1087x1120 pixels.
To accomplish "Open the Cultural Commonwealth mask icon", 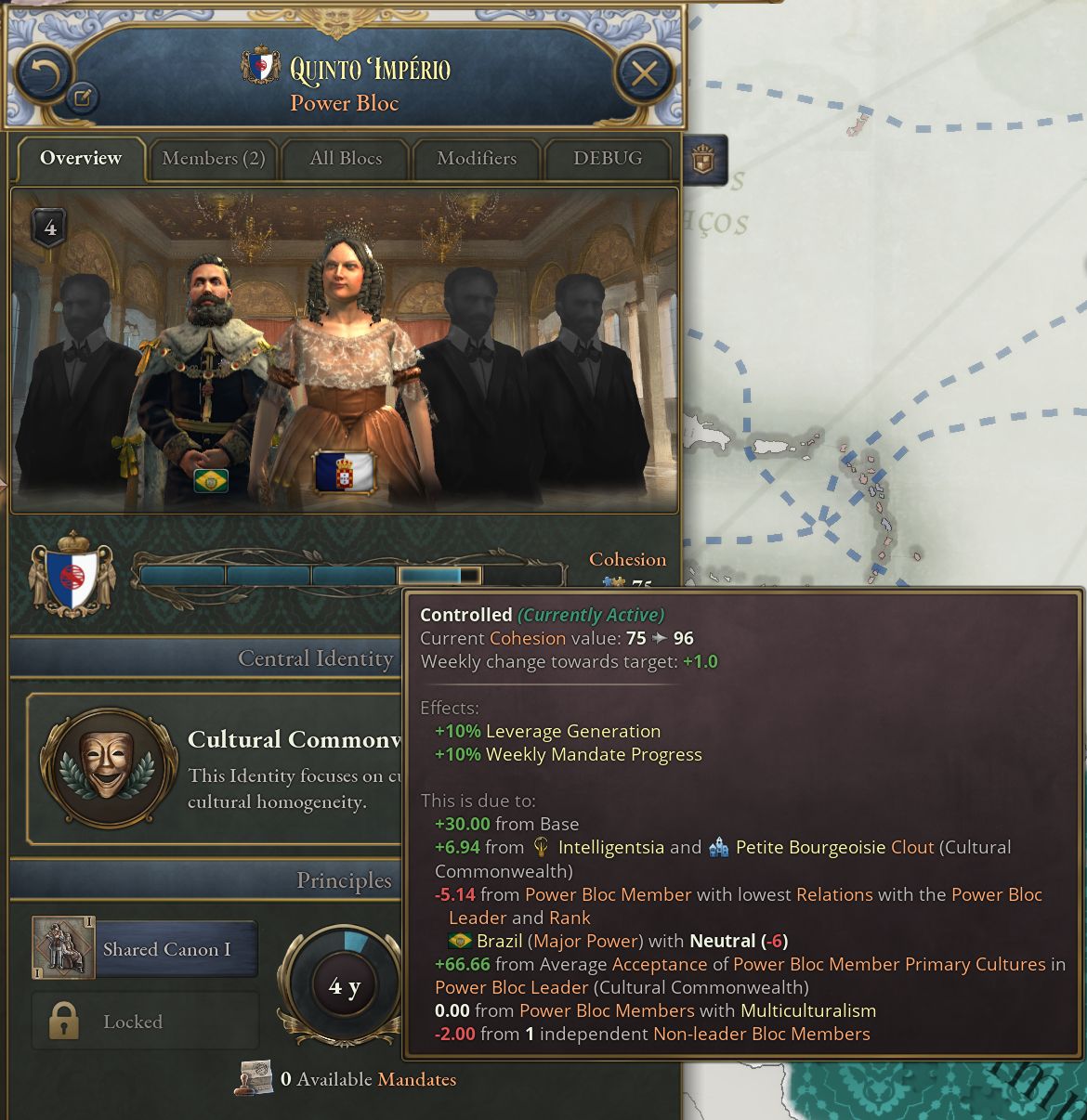I will coord(108,766).
